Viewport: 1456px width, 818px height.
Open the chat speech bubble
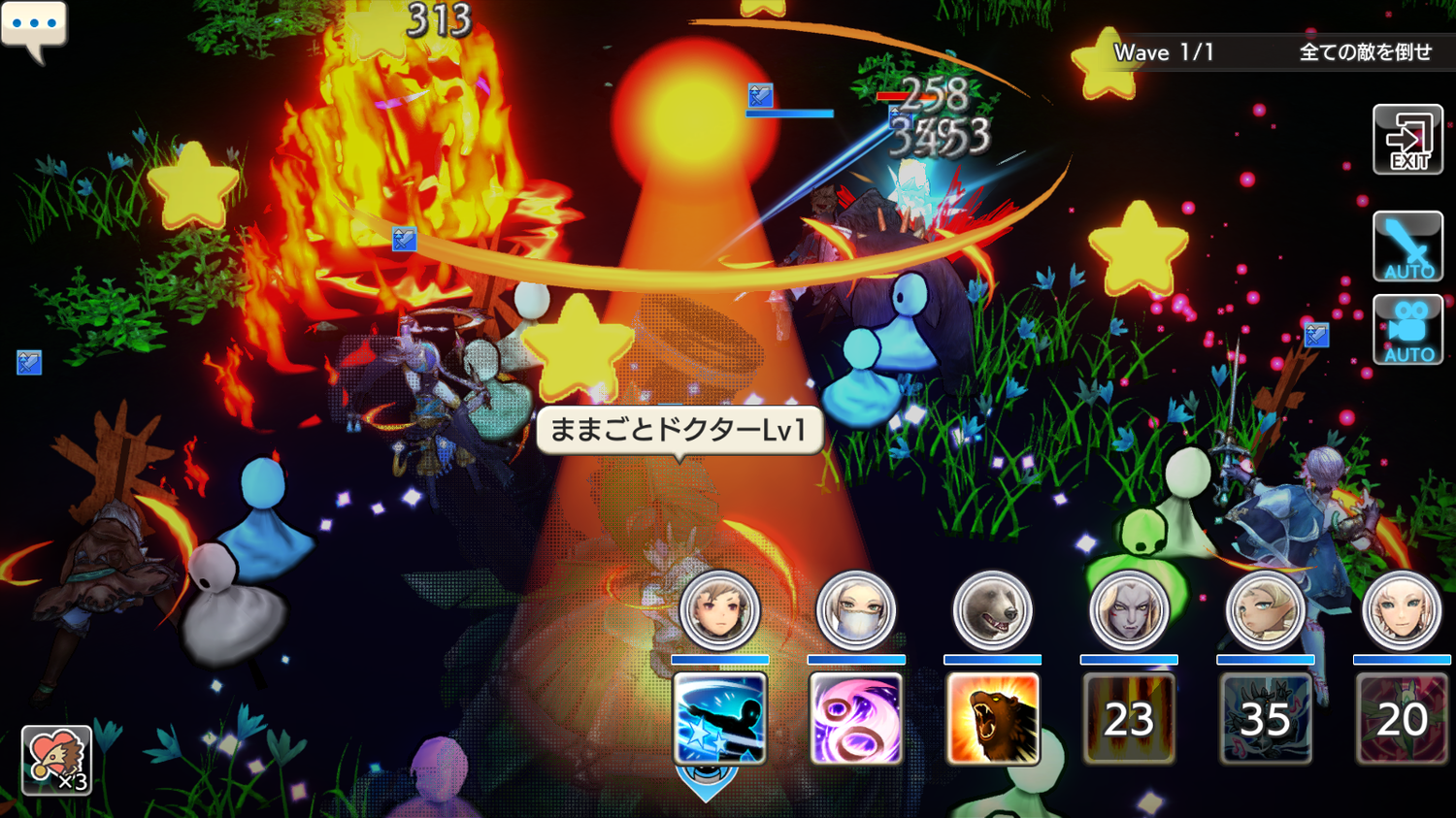(x=34, y=27)
